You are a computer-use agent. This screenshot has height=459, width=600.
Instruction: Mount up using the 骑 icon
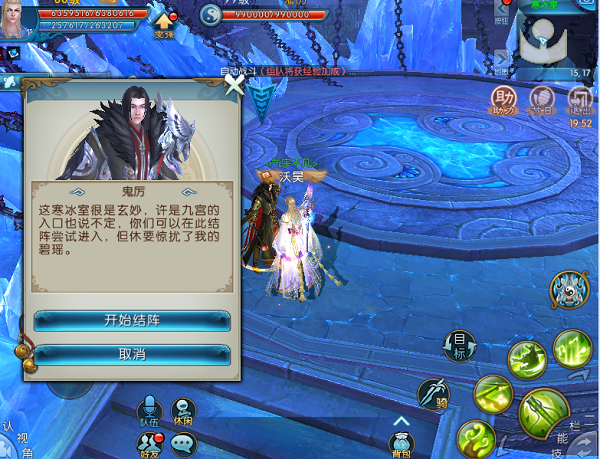434,393
